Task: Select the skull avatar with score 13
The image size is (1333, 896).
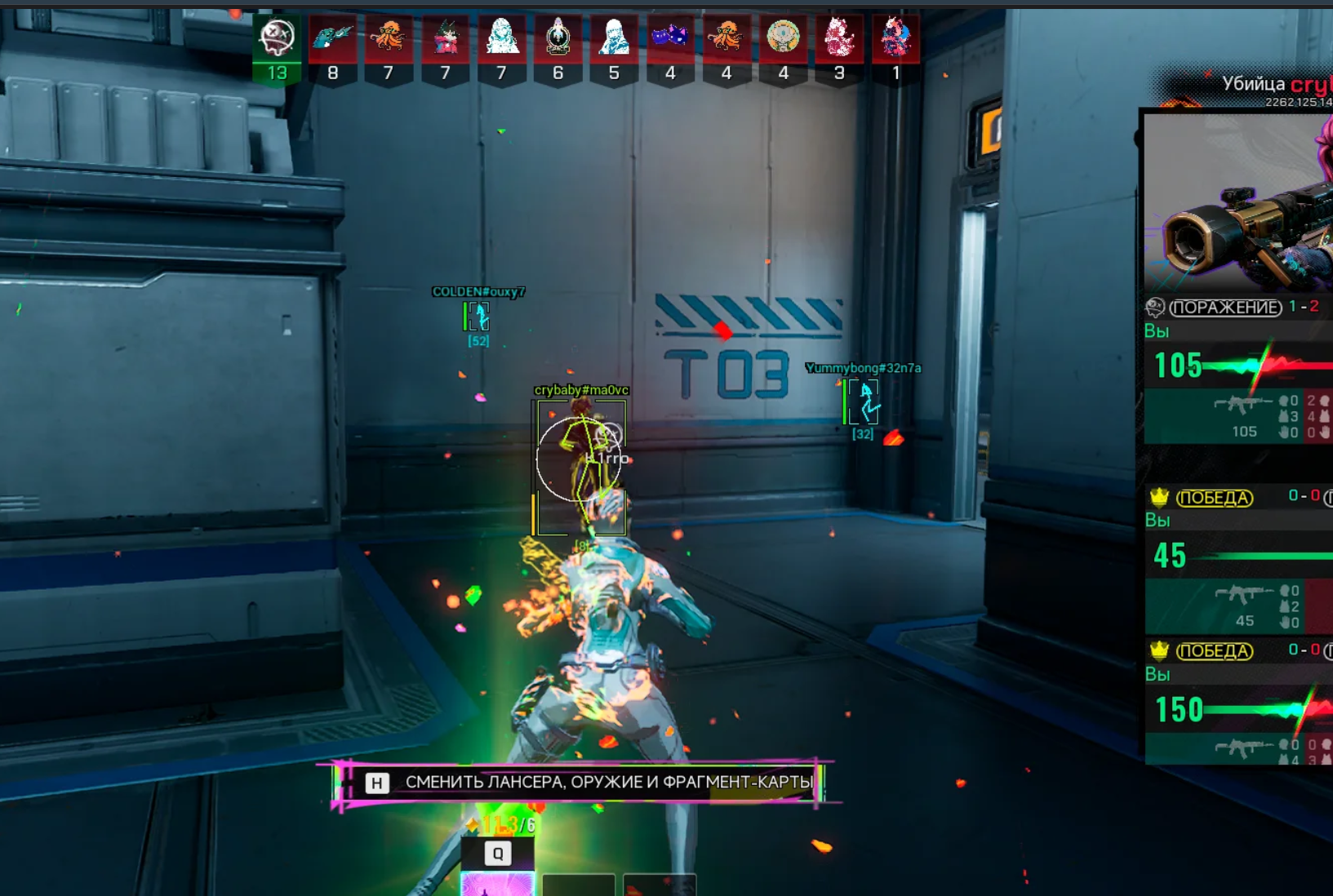Action: click(277, 38)
